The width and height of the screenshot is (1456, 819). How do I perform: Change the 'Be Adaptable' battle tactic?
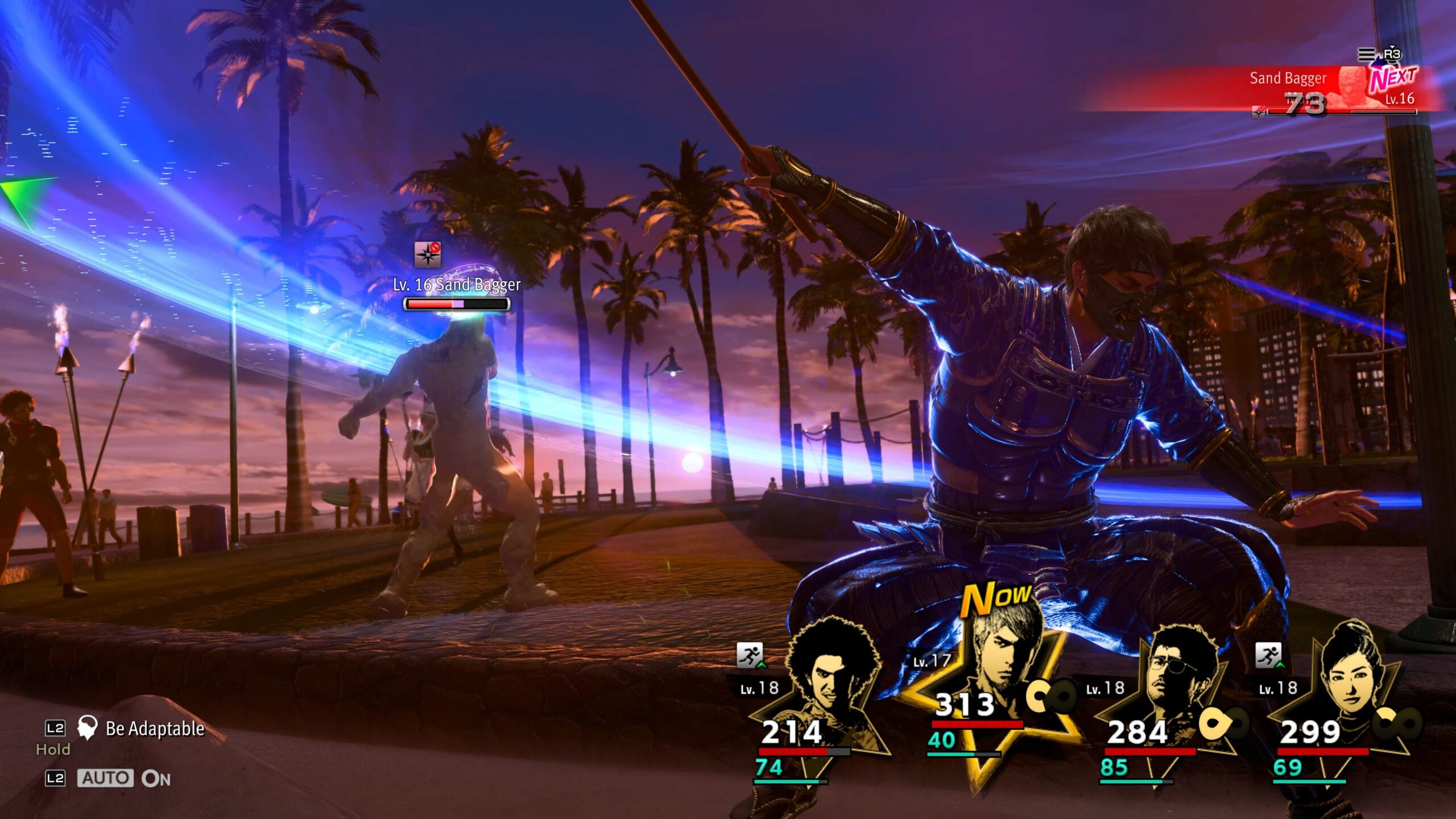click(x=154, y=729)
